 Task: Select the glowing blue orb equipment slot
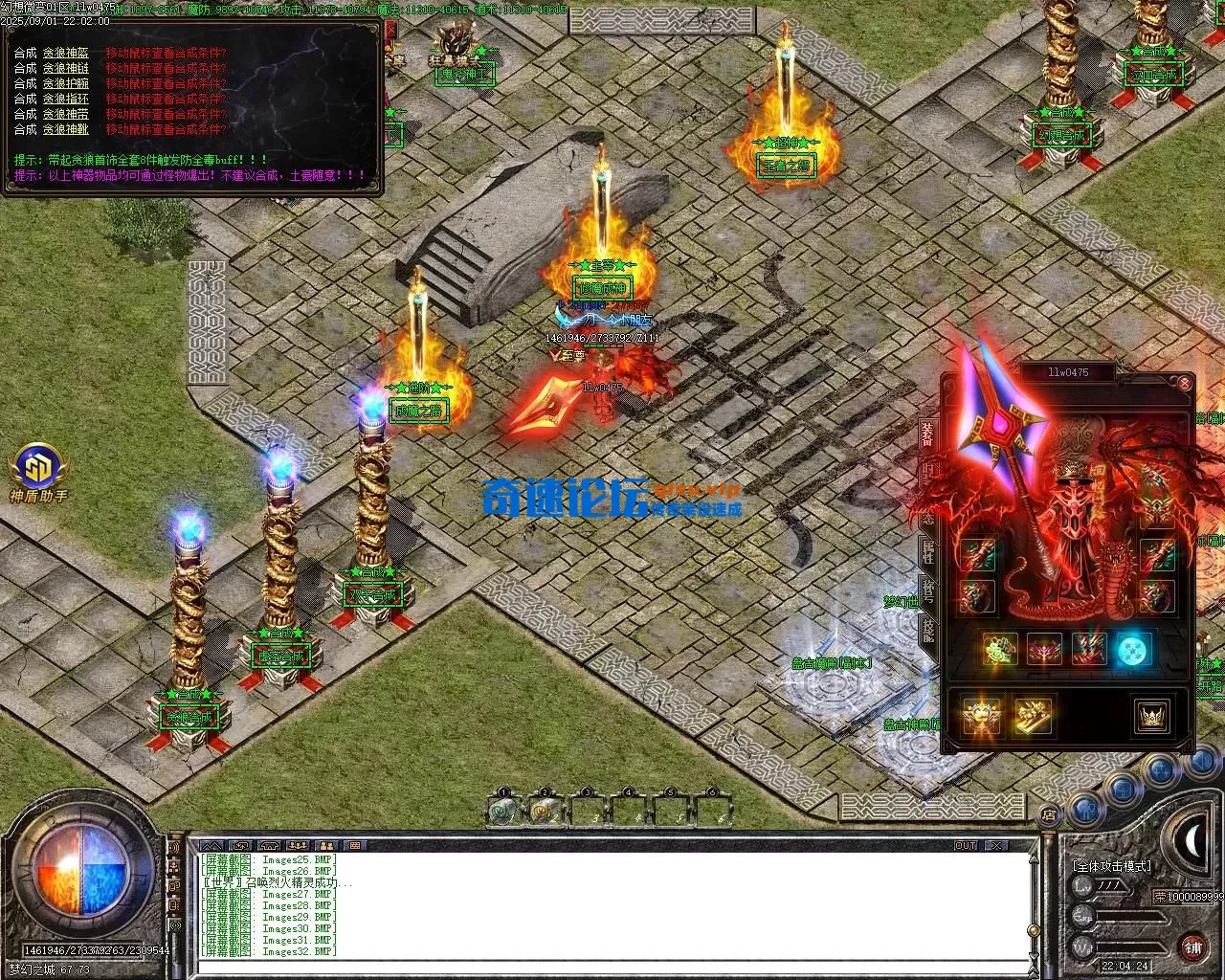pos(1135,650)
